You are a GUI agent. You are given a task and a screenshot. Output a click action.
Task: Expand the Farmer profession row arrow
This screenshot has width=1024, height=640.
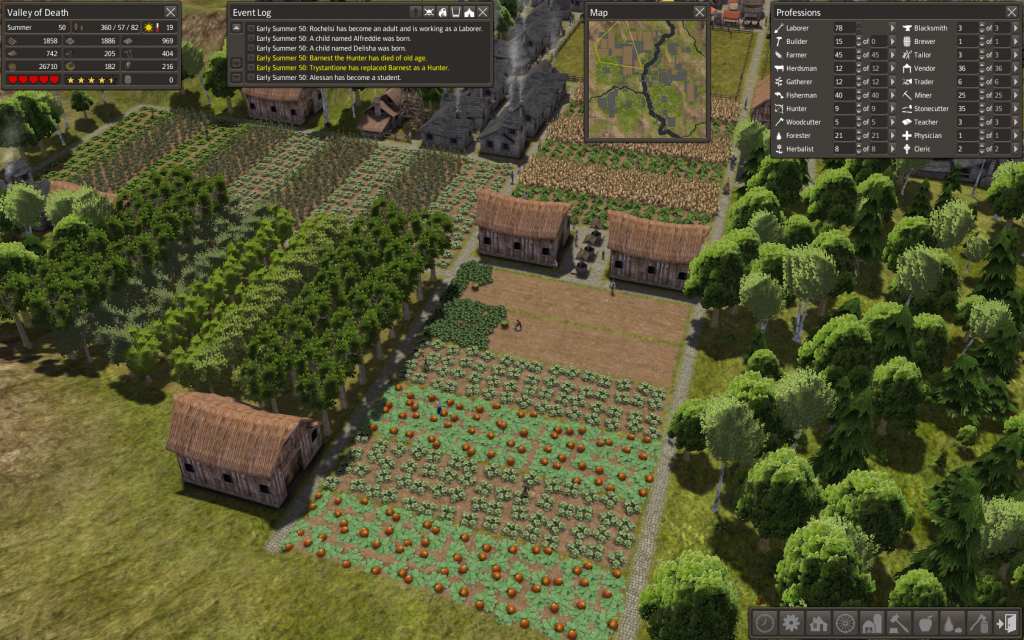[x=891, y=55]
